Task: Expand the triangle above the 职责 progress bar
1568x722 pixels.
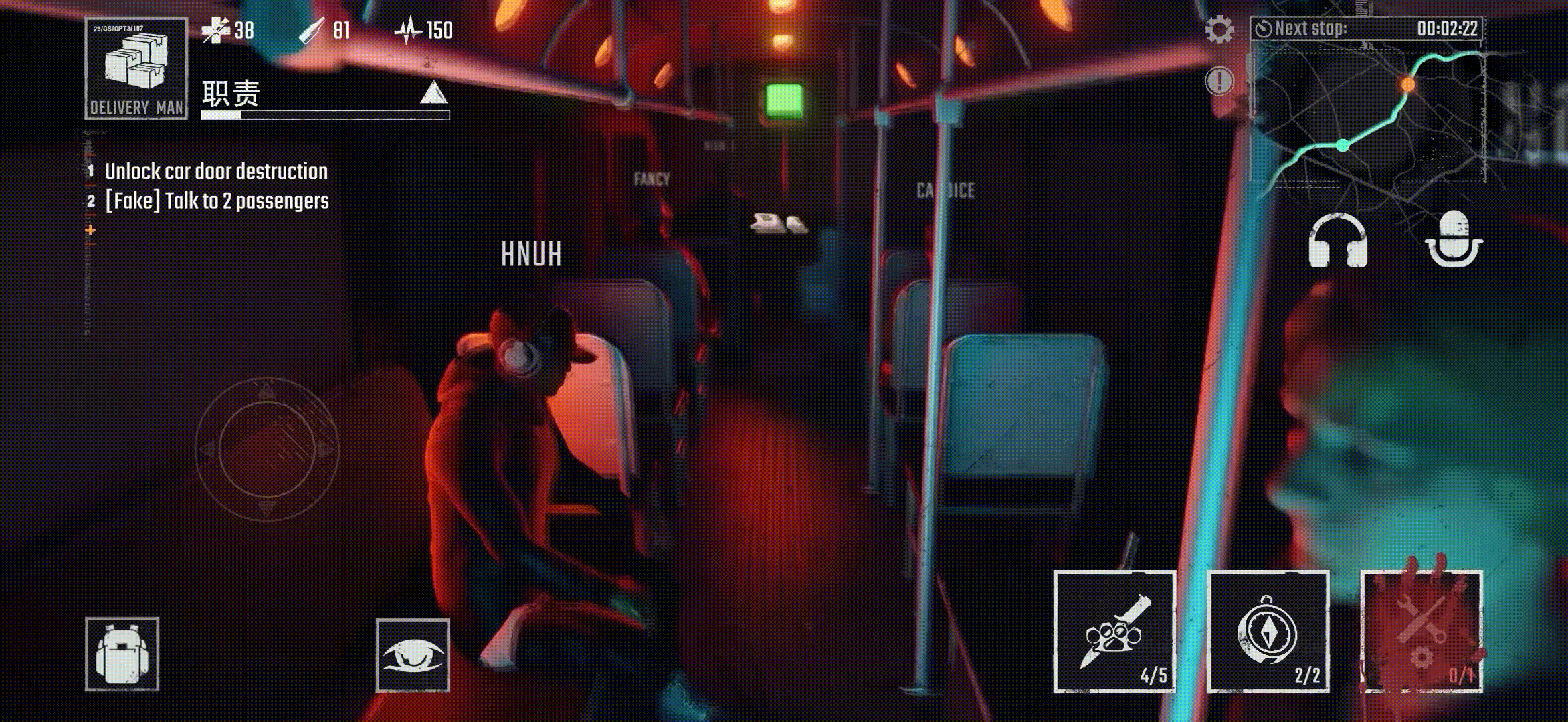Action: pos(433,93)
